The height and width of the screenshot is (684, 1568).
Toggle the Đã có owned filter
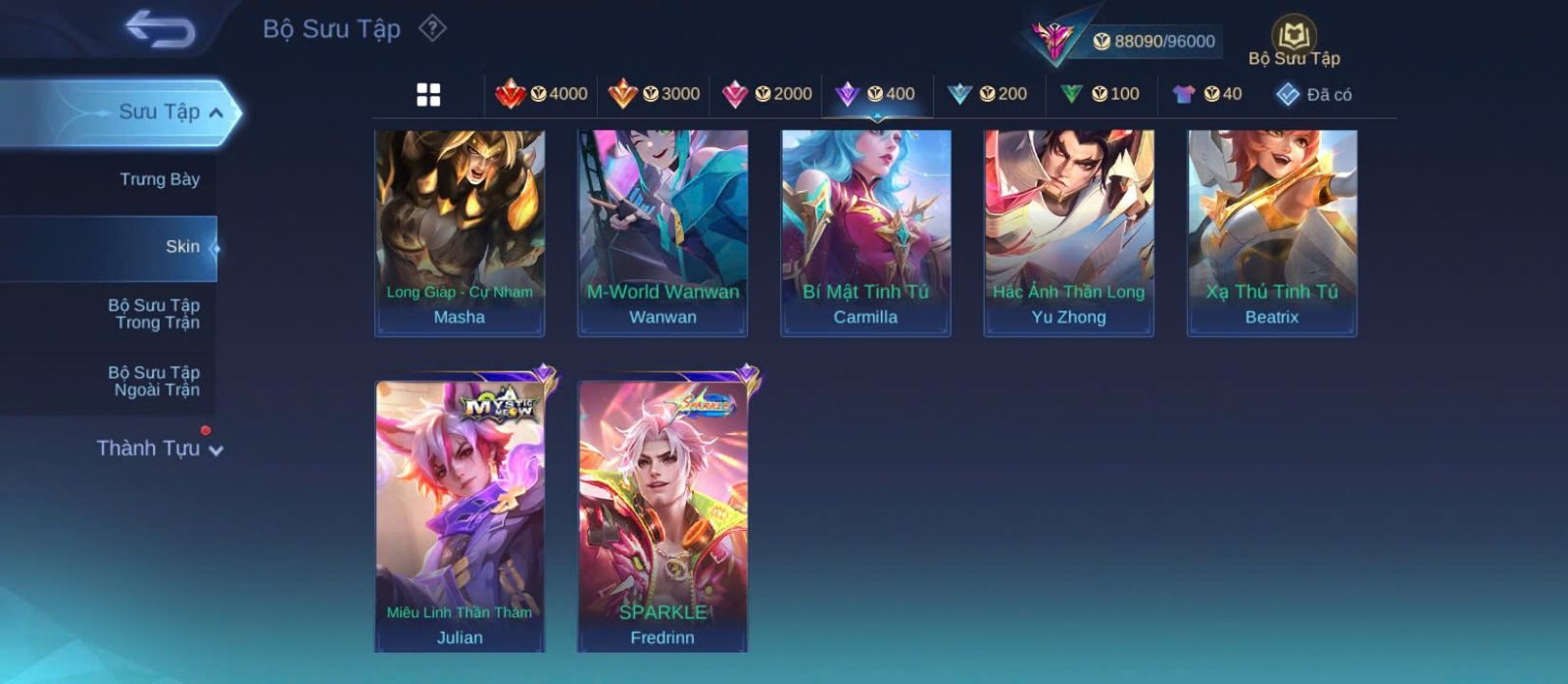click(1313, 95)
